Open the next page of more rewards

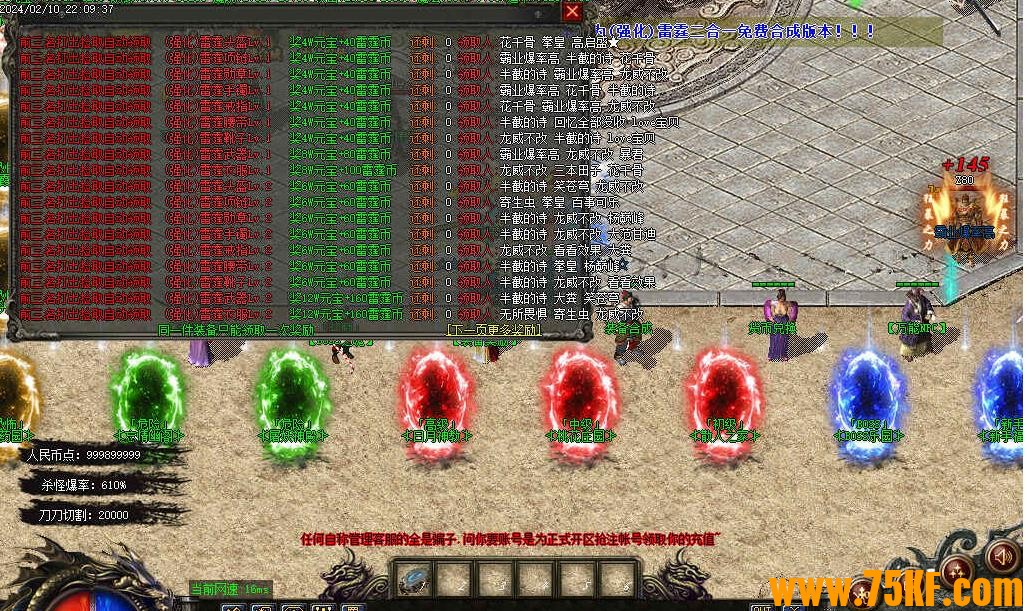point(494,328)
